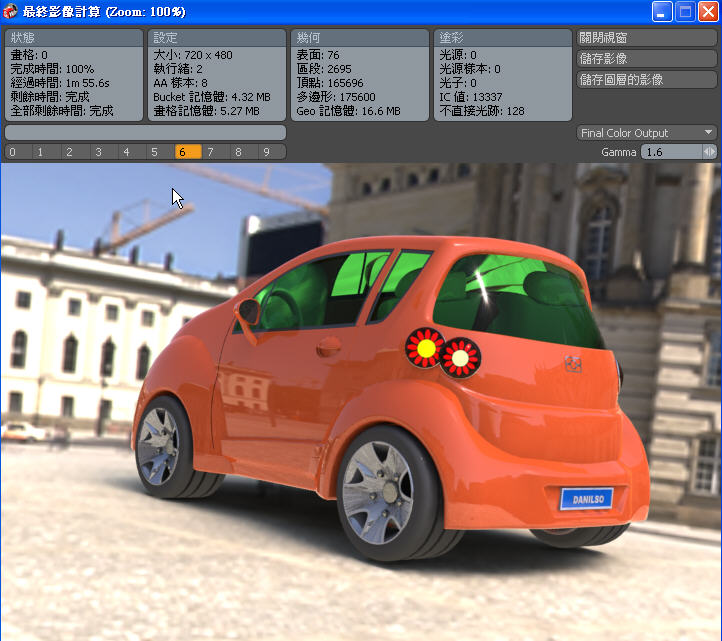Open the Final Color Output dropdown
This screenshot has width=722, height=641.
tap(647, 133)
